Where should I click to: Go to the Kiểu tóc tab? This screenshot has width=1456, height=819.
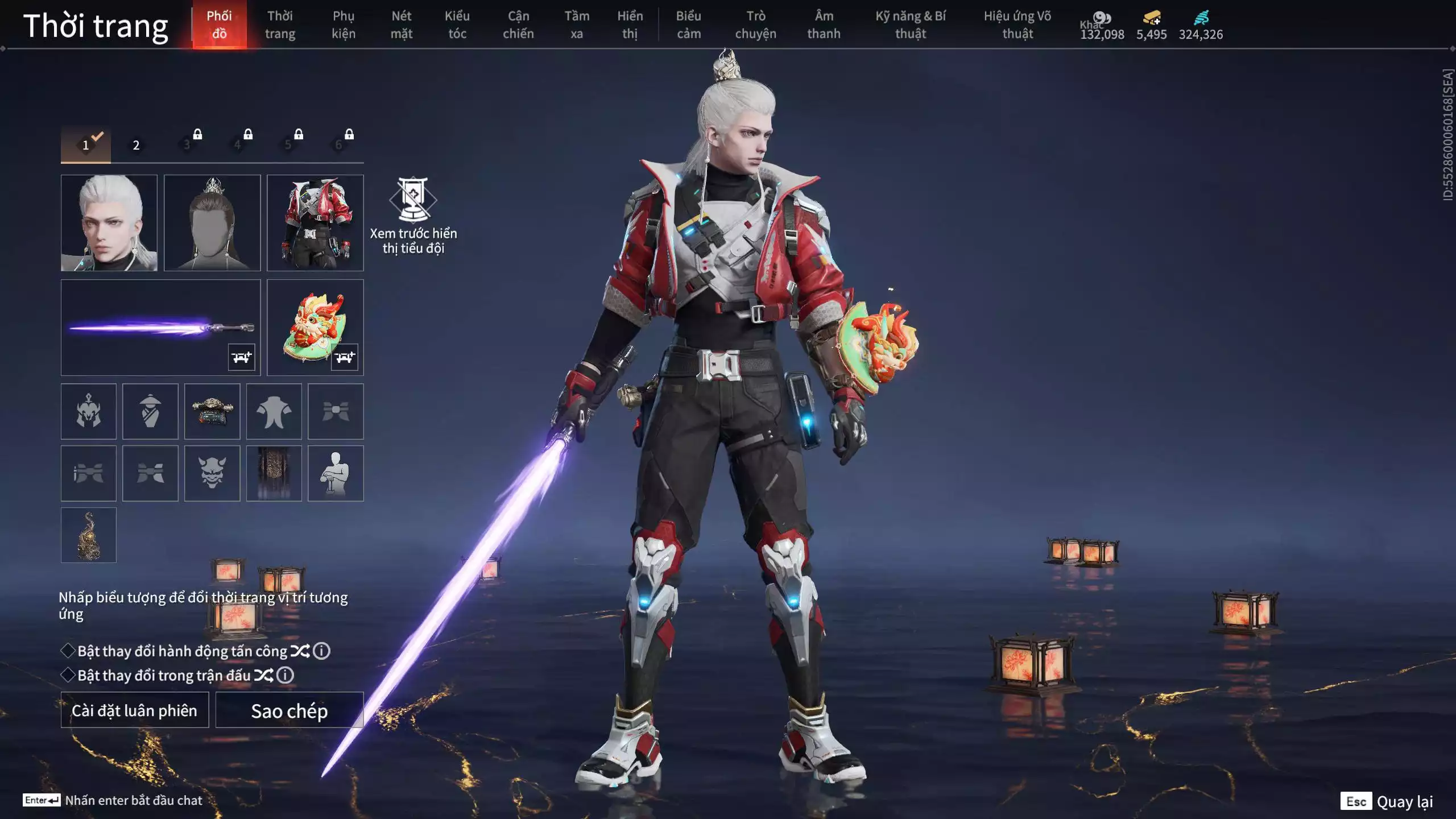click(x=457, y=25)
